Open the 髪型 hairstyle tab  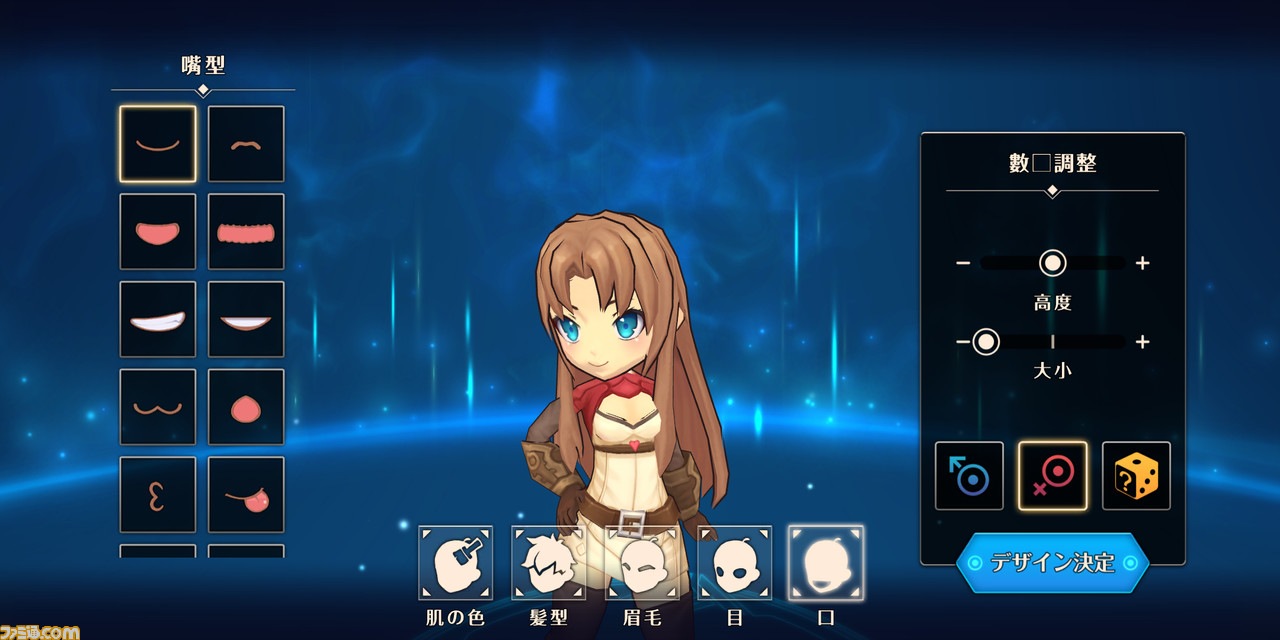click(548, 563)
